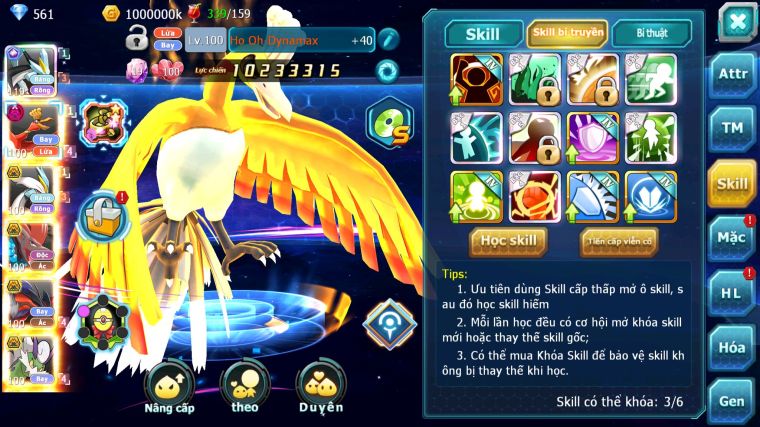Select the Skill tab at top
Screen dimensions: 760x427
coord(484,34)
